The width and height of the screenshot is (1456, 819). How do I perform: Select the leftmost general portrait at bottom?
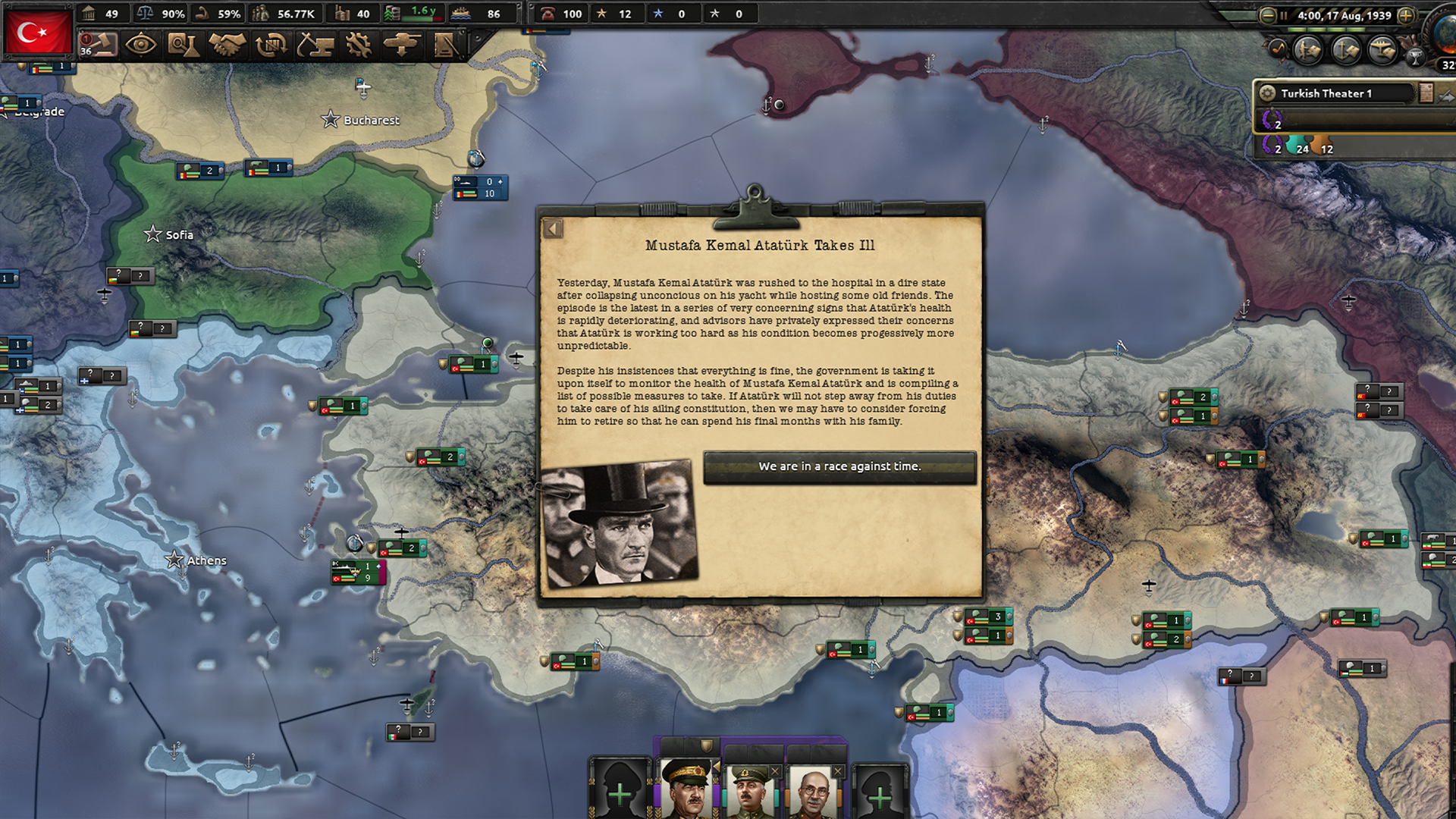tap(689, 789)
